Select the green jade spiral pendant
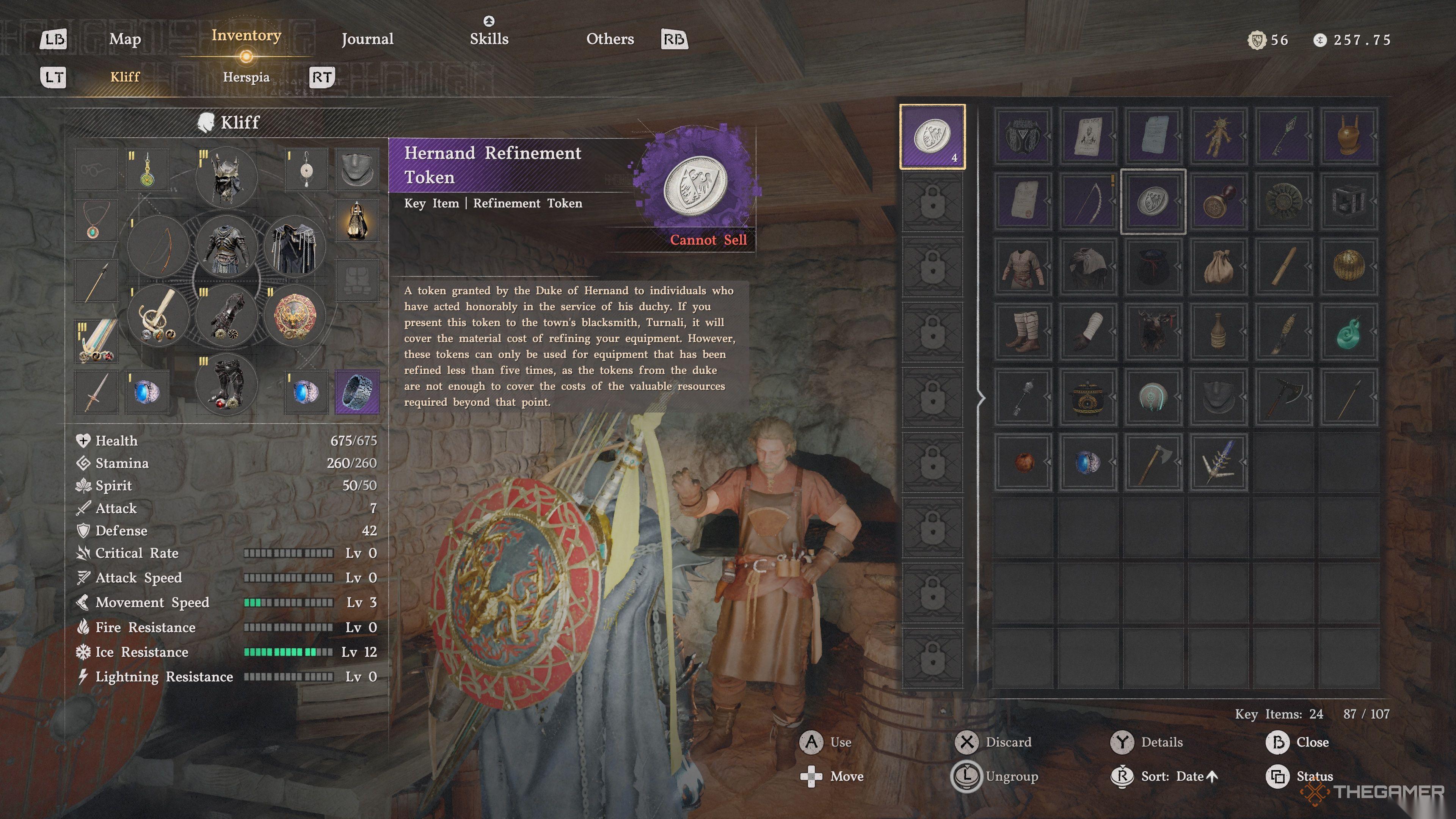1456x819 pixels. point(1348,331)
